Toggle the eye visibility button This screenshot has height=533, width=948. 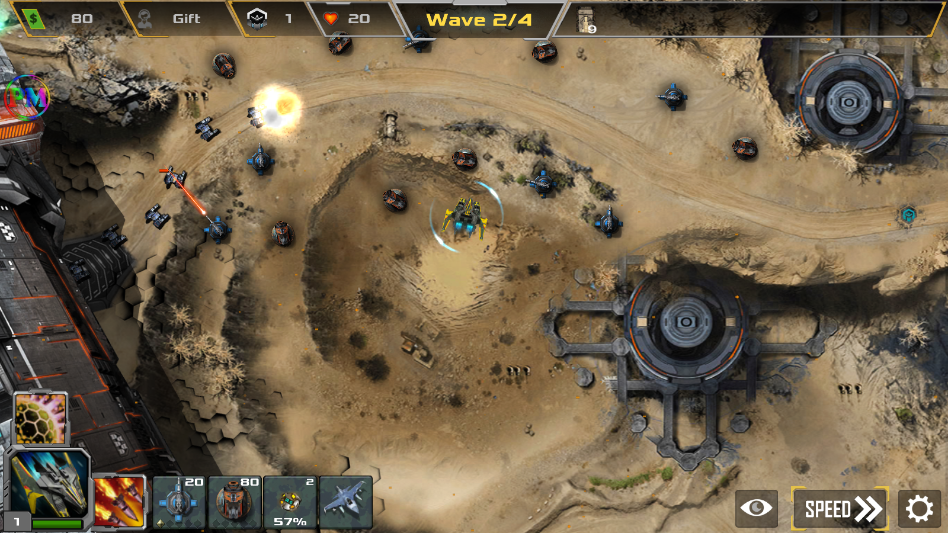(756, 509)
